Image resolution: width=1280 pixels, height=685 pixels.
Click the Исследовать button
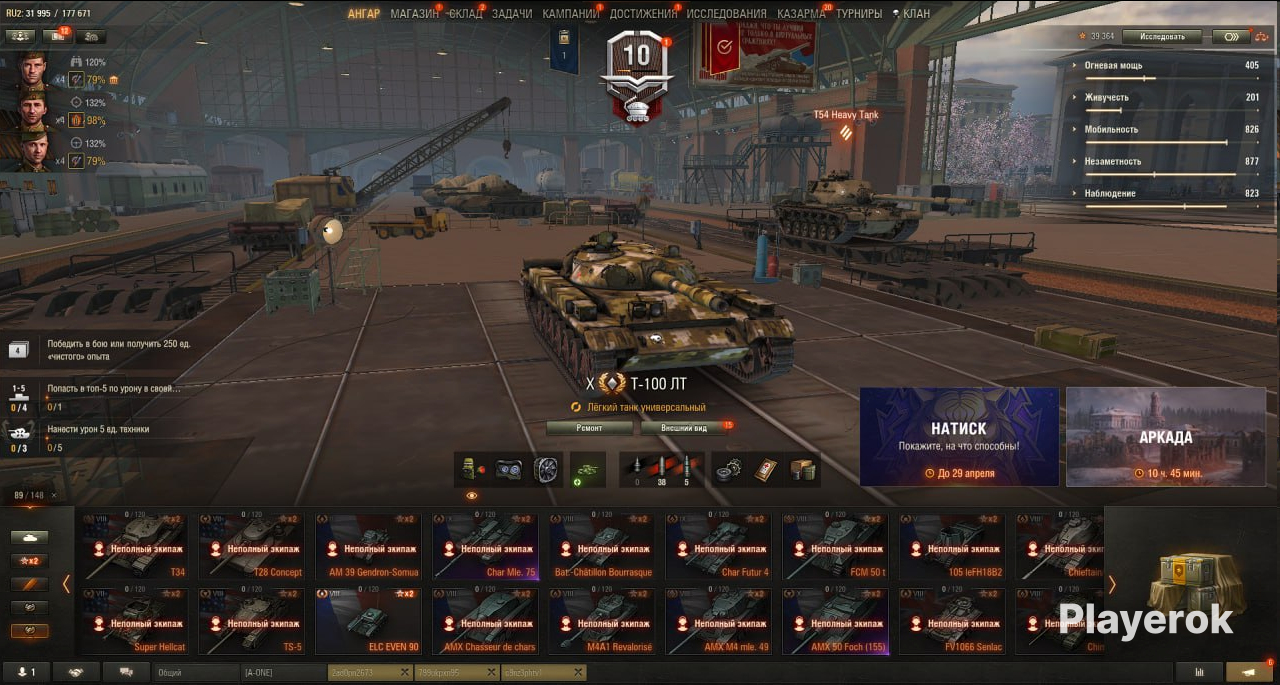1161,37
